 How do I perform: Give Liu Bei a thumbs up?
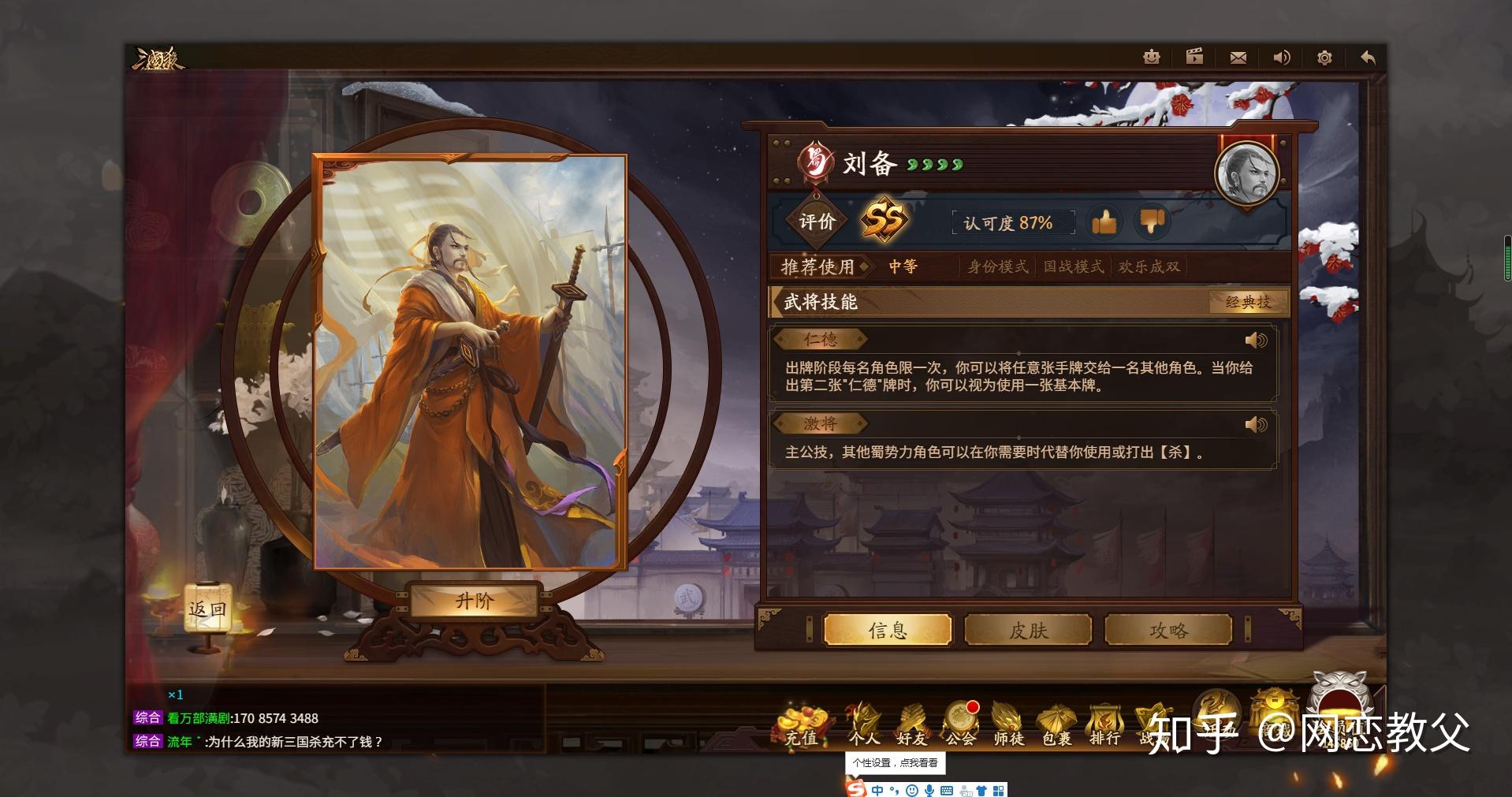pos(1104,222)
